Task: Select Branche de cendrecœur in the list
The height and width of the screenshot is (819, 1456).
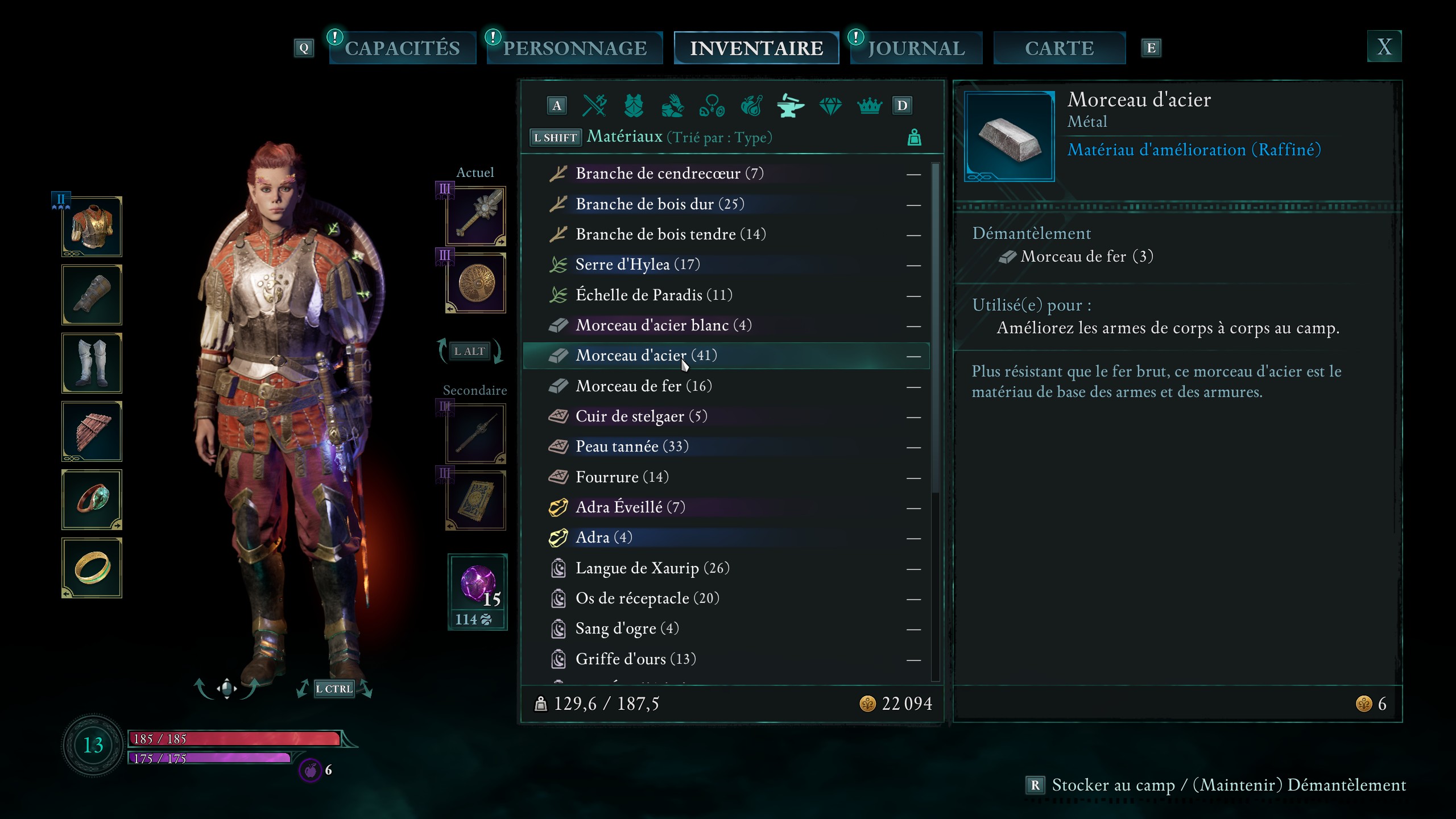Action: click(669, 173)
